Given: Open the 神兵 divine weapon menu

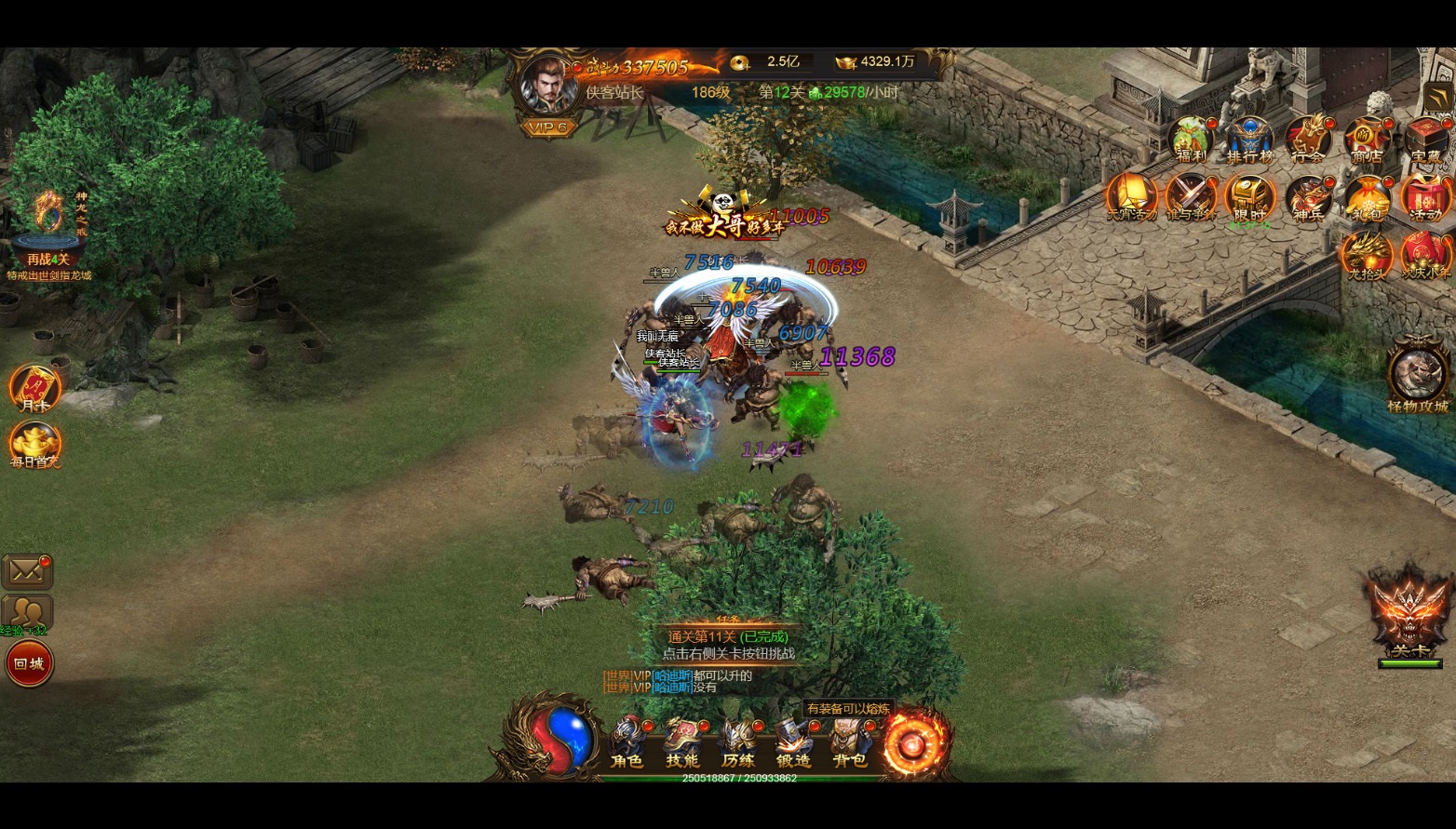Looking at the screenshot, I should pyautogui.click(x=1308, y=199).
